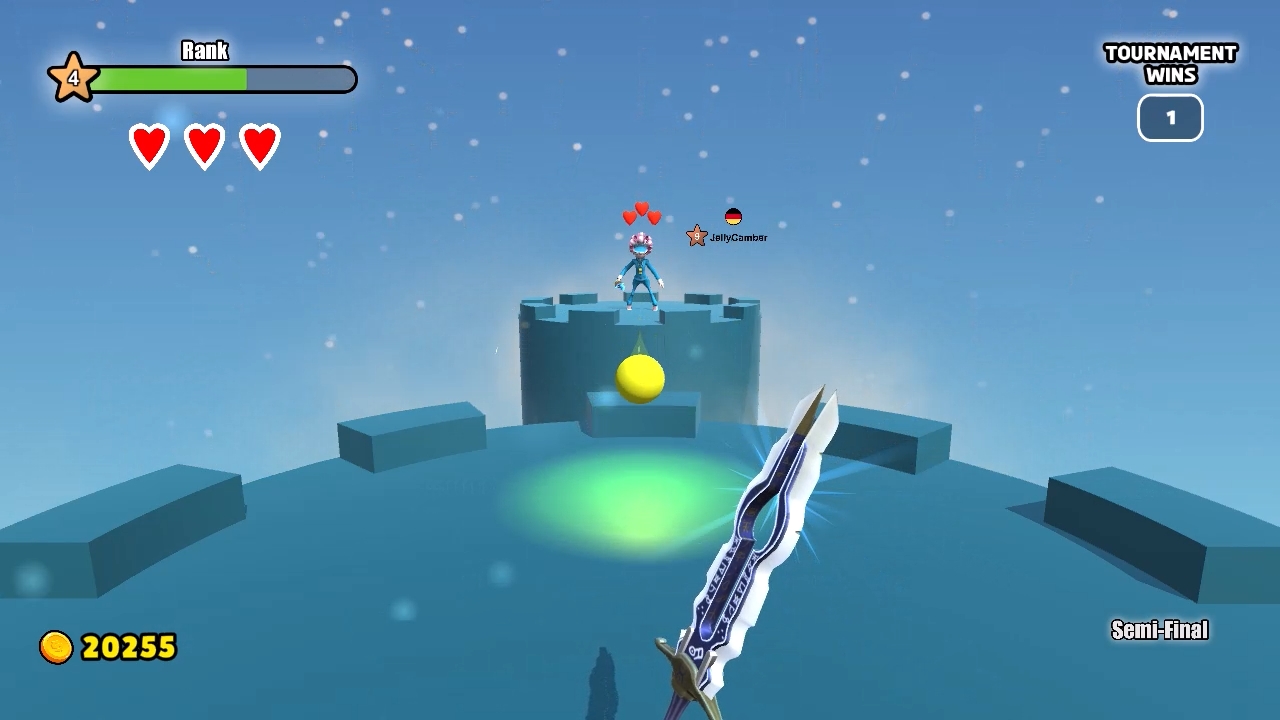Click JellyGamber's German flag icon

(733, 214)
